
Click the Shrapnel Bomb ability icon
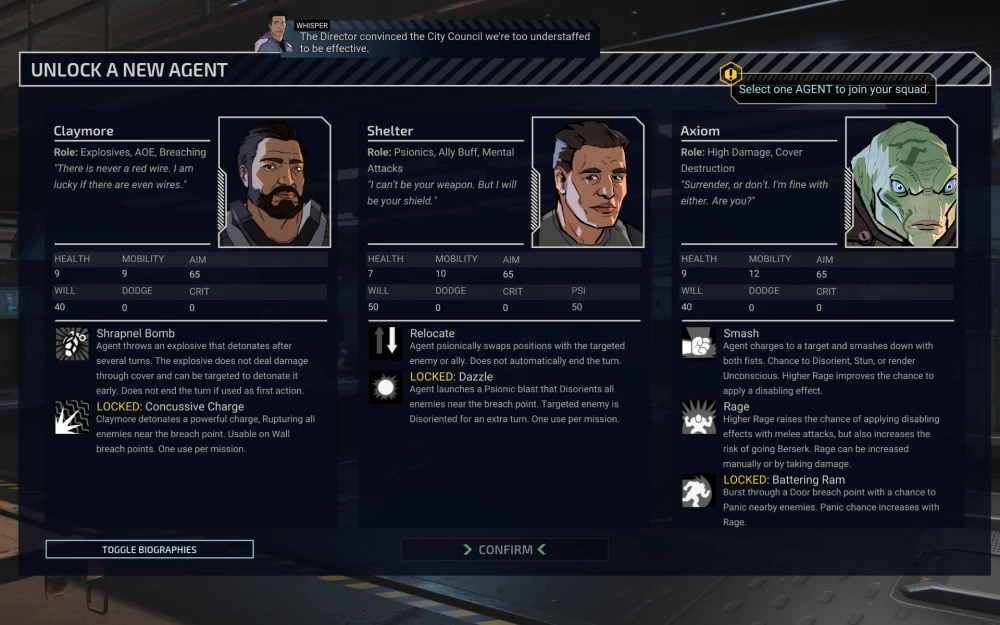point(72,343)
